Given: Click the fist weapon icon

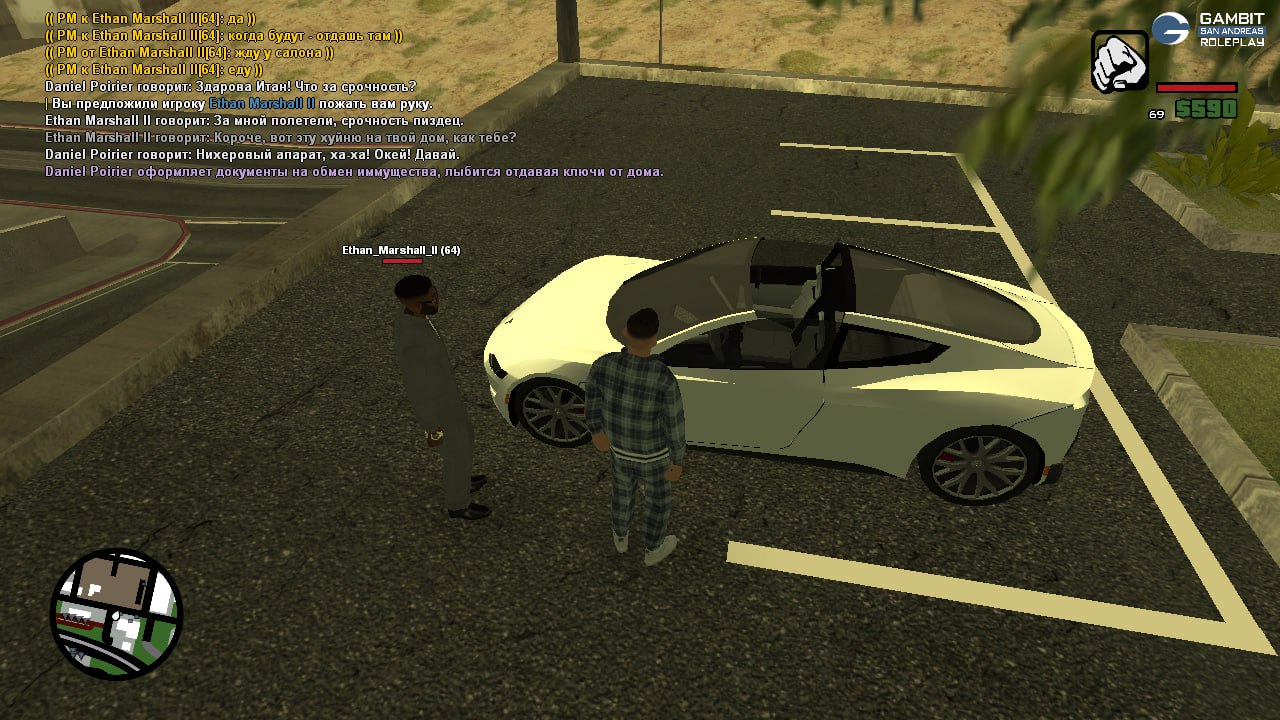Looking at the screenshot, I should pyautogui.click(x=1120, y=62).
